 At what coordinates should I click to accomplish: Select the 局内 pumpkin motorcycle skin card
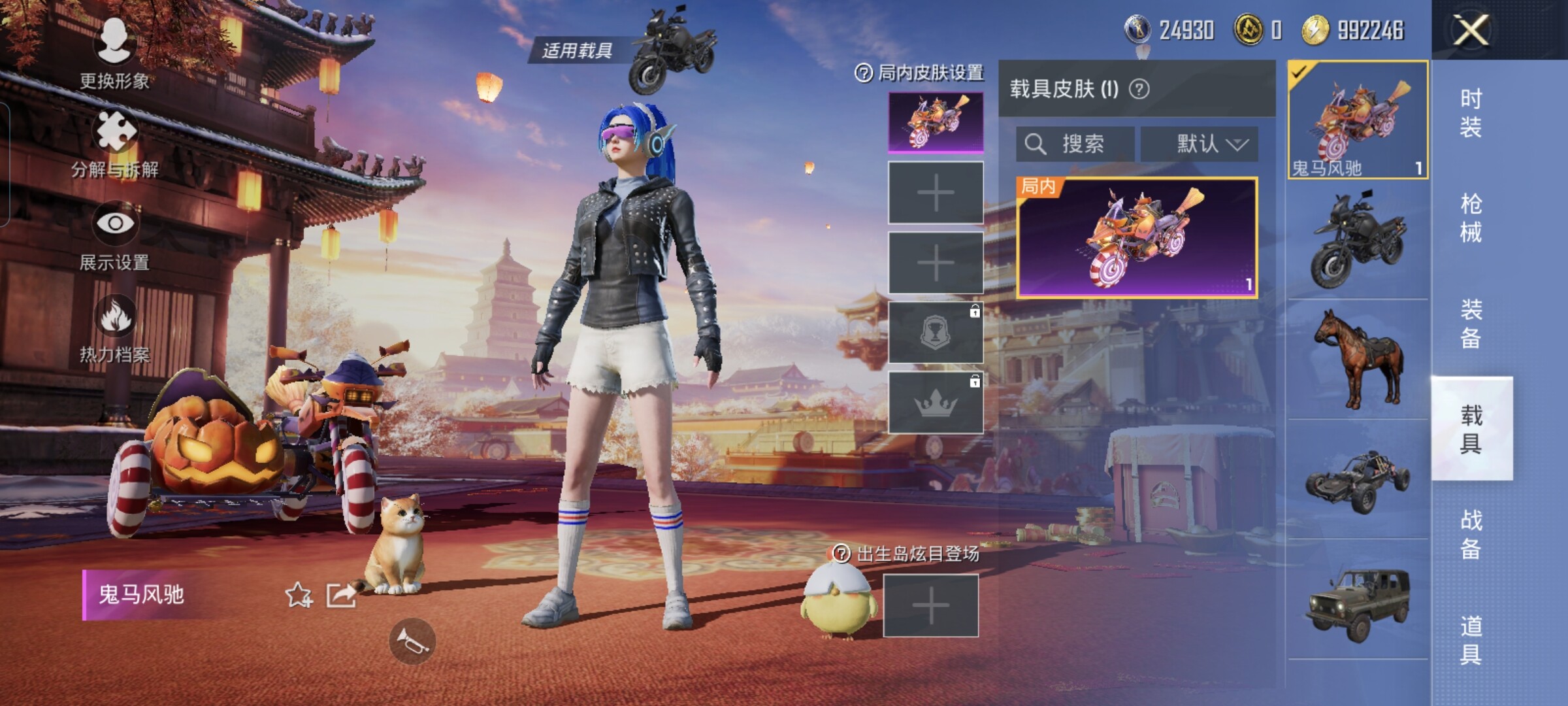tap(1137, 237)
